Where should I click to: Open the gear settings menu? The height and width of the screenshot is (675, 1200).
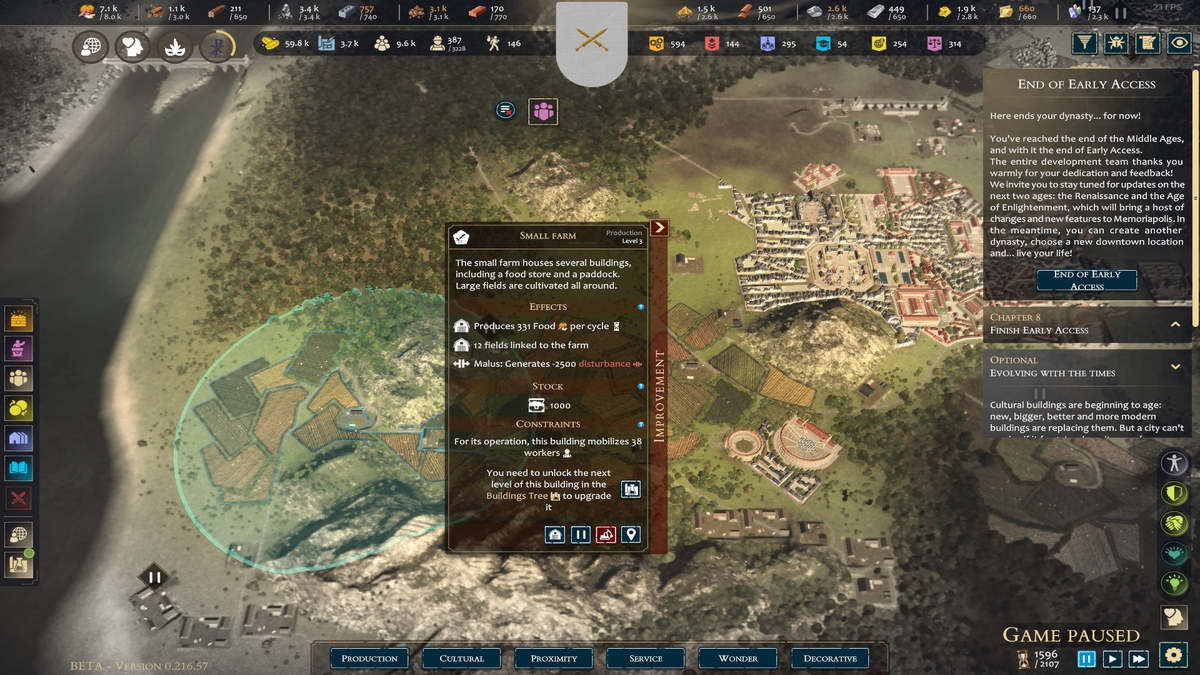pyautogui.click(x=1174, y=655)
